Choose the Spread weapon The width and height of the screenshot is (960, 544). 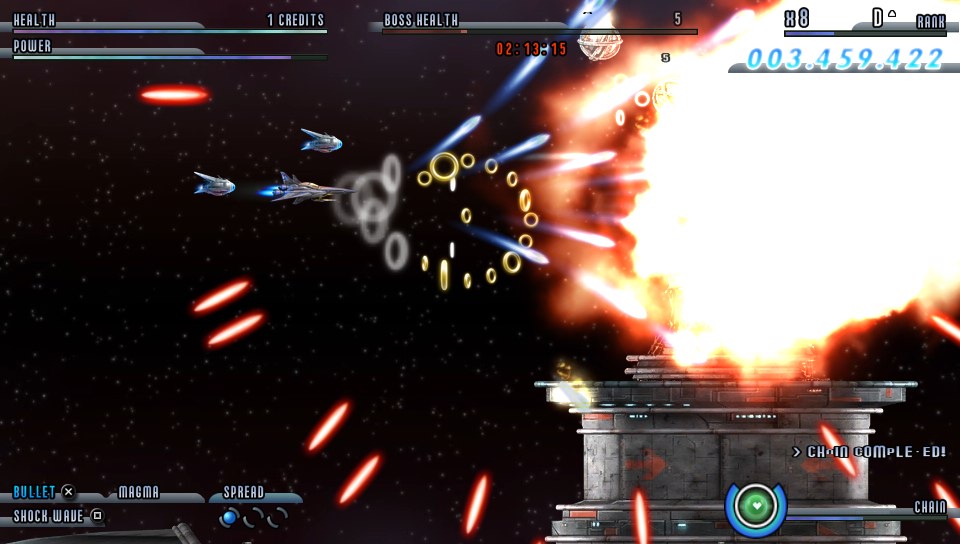click(243, 492)
